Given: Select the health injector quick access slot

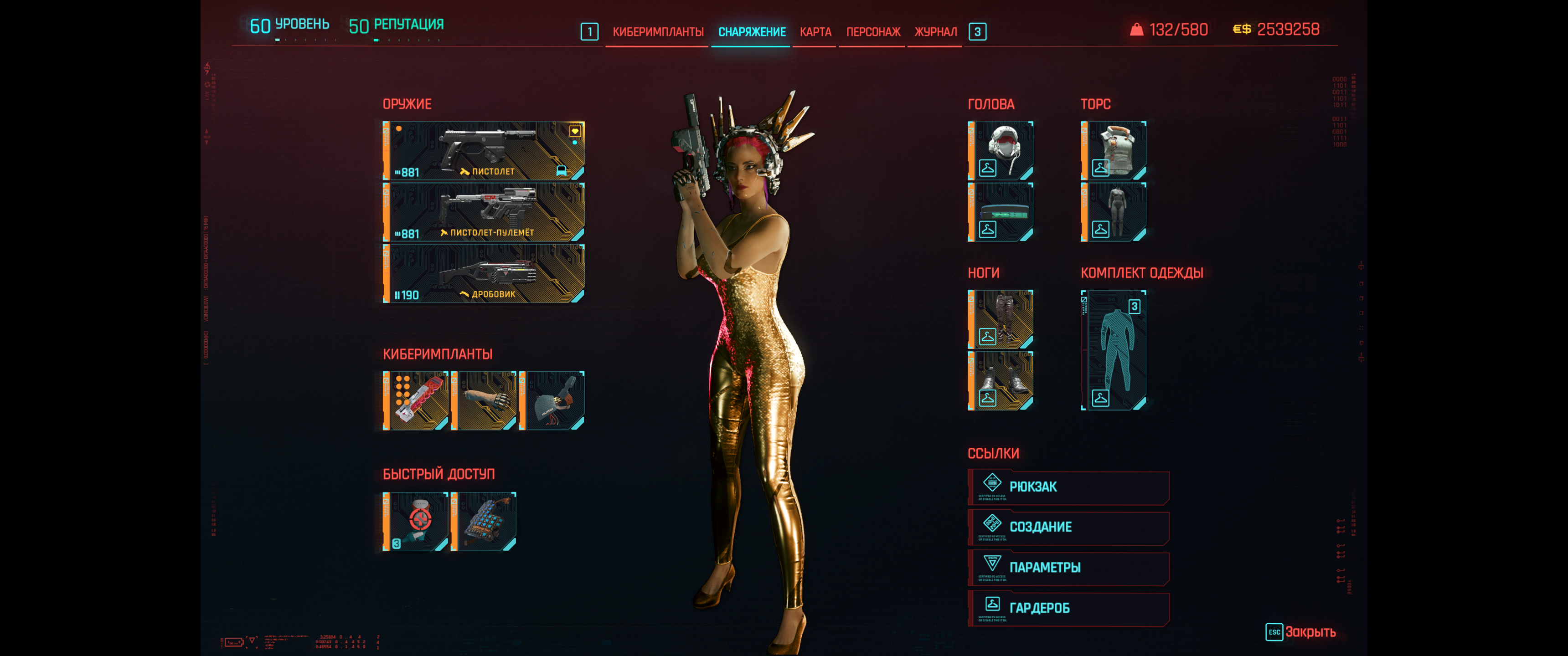Looking at the screenshot, I should pos(416,522).
